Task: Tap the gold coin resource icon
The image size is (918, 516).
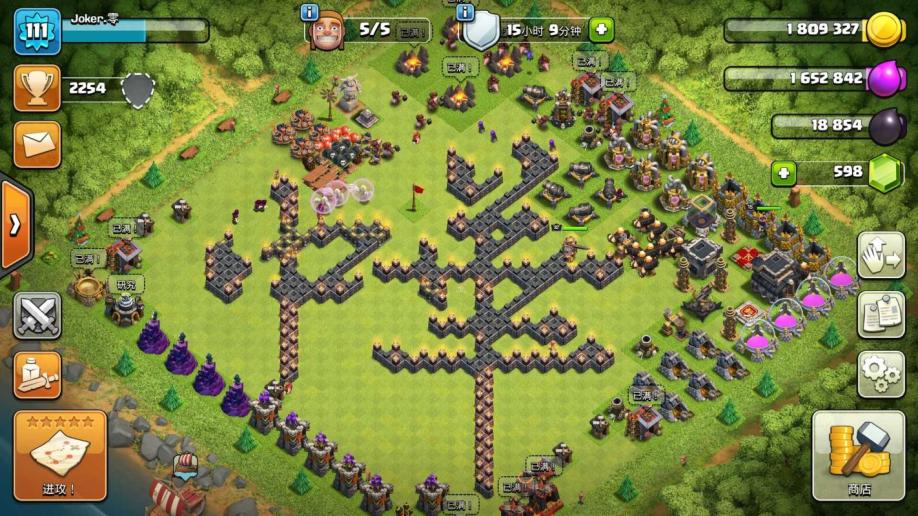Action: click(883, 30)
